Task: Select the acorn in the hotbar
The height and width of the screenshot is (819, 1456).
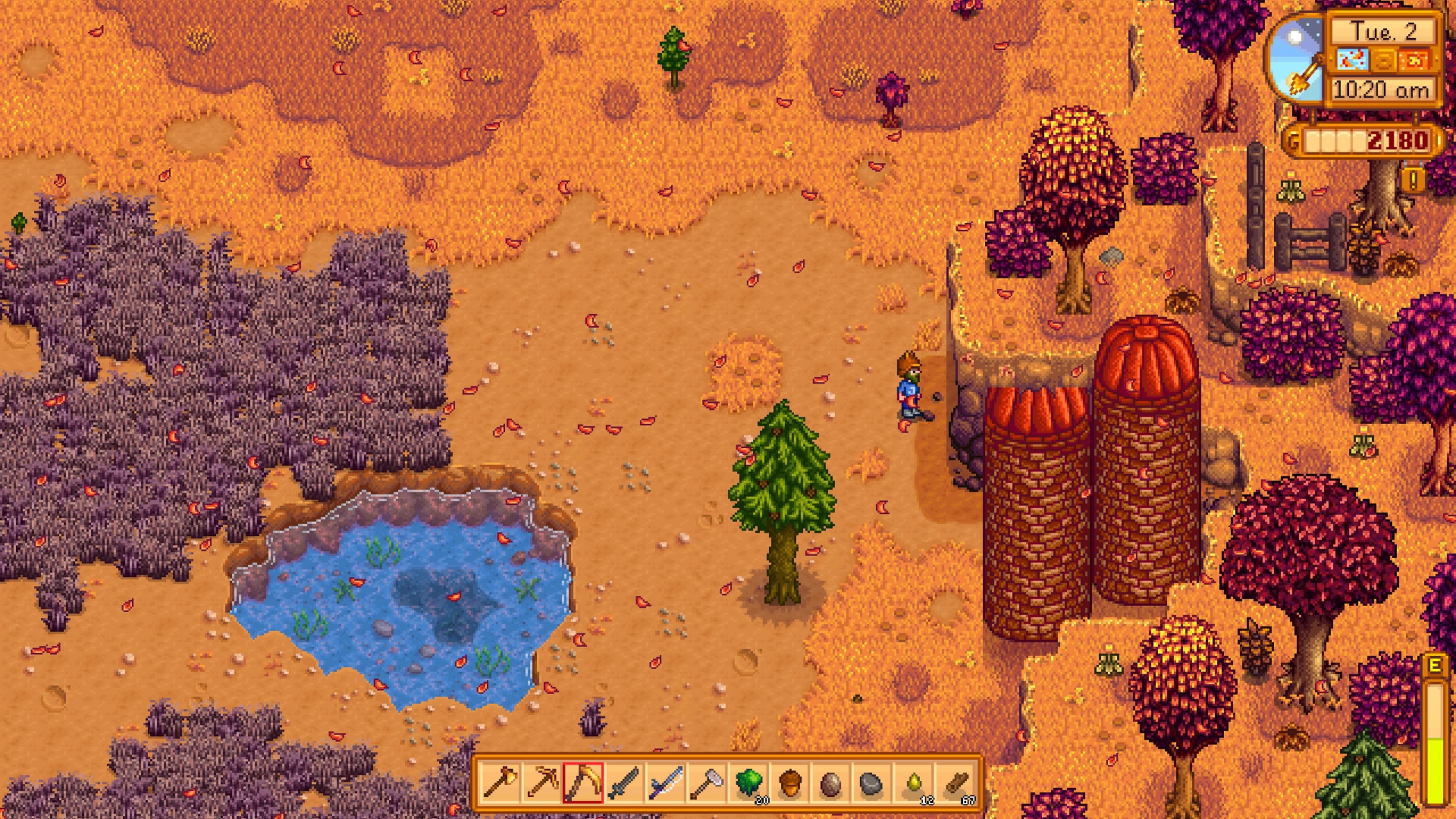Action: coord(789,783)
